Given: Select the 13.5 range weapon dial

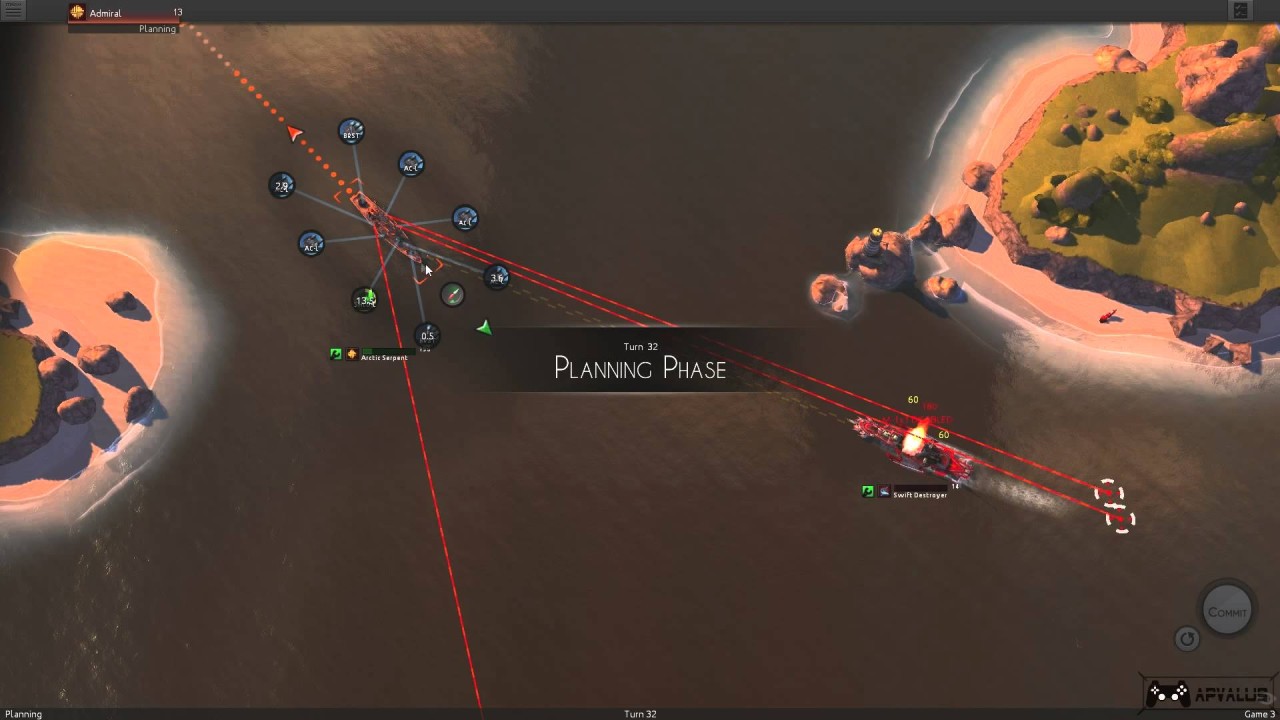Looking at the screenshot, I should 365,298.
